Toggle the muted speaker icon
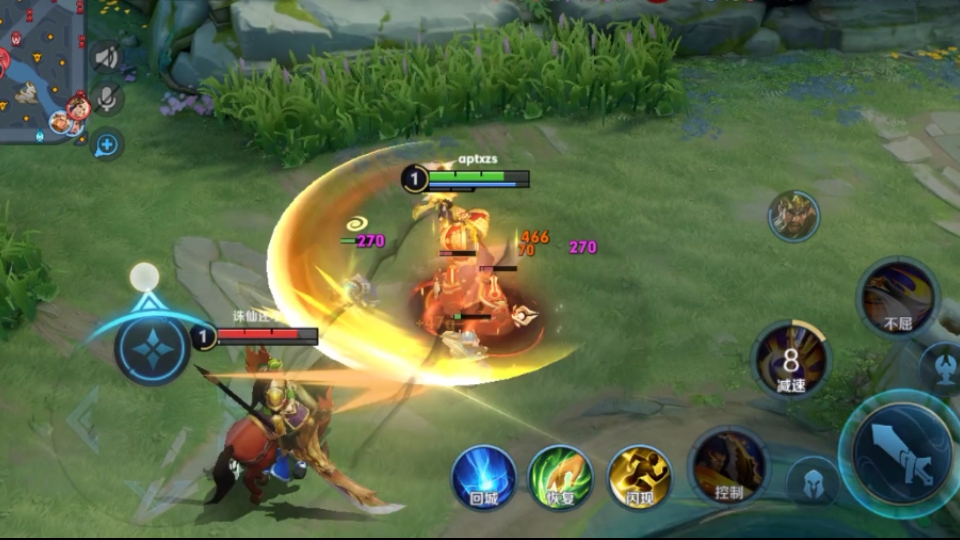 (106, 57)
